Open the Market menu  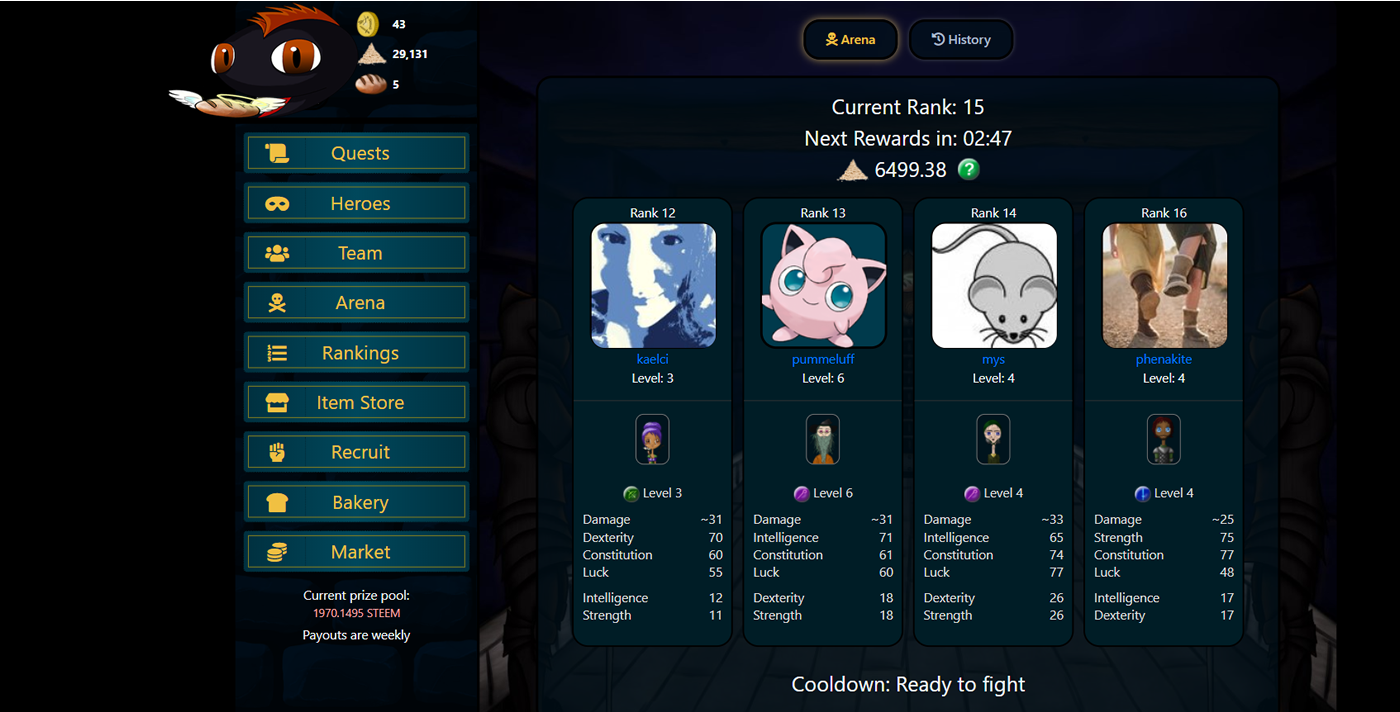point(356,552)
